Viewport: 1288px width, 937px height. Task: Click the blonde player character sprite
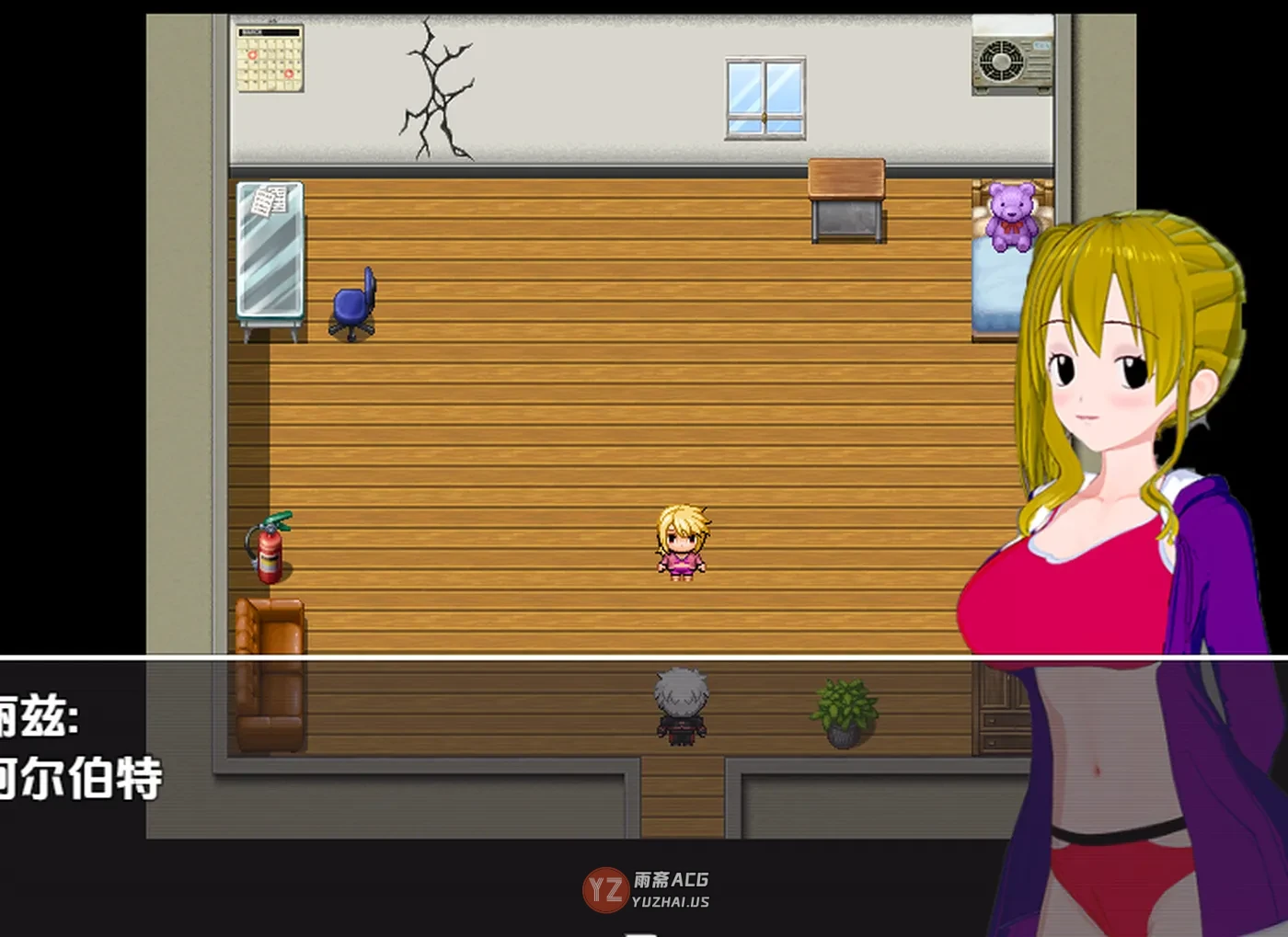coord(681,543)
